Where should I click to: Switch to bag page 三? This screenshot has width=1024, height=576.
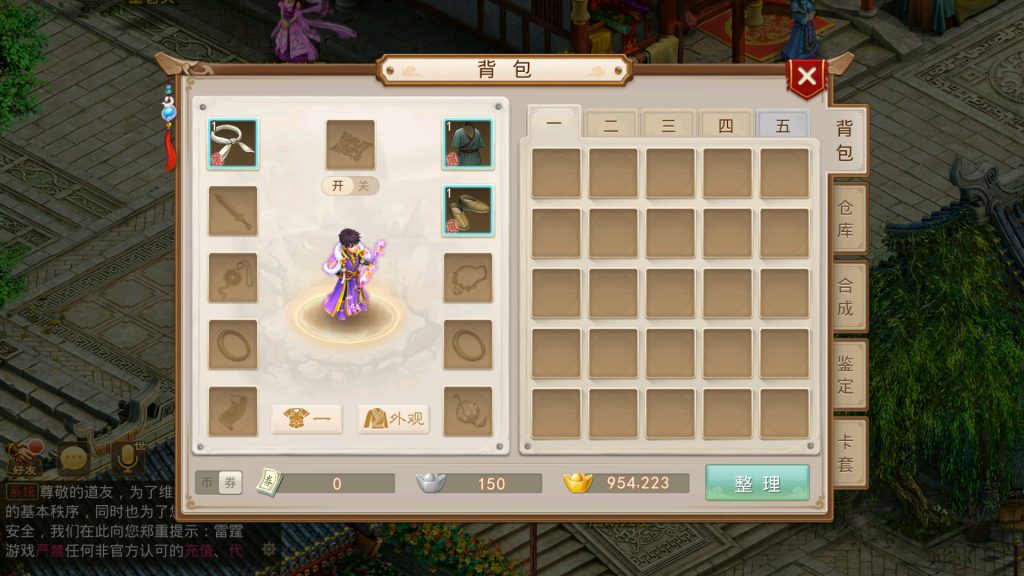668,125
